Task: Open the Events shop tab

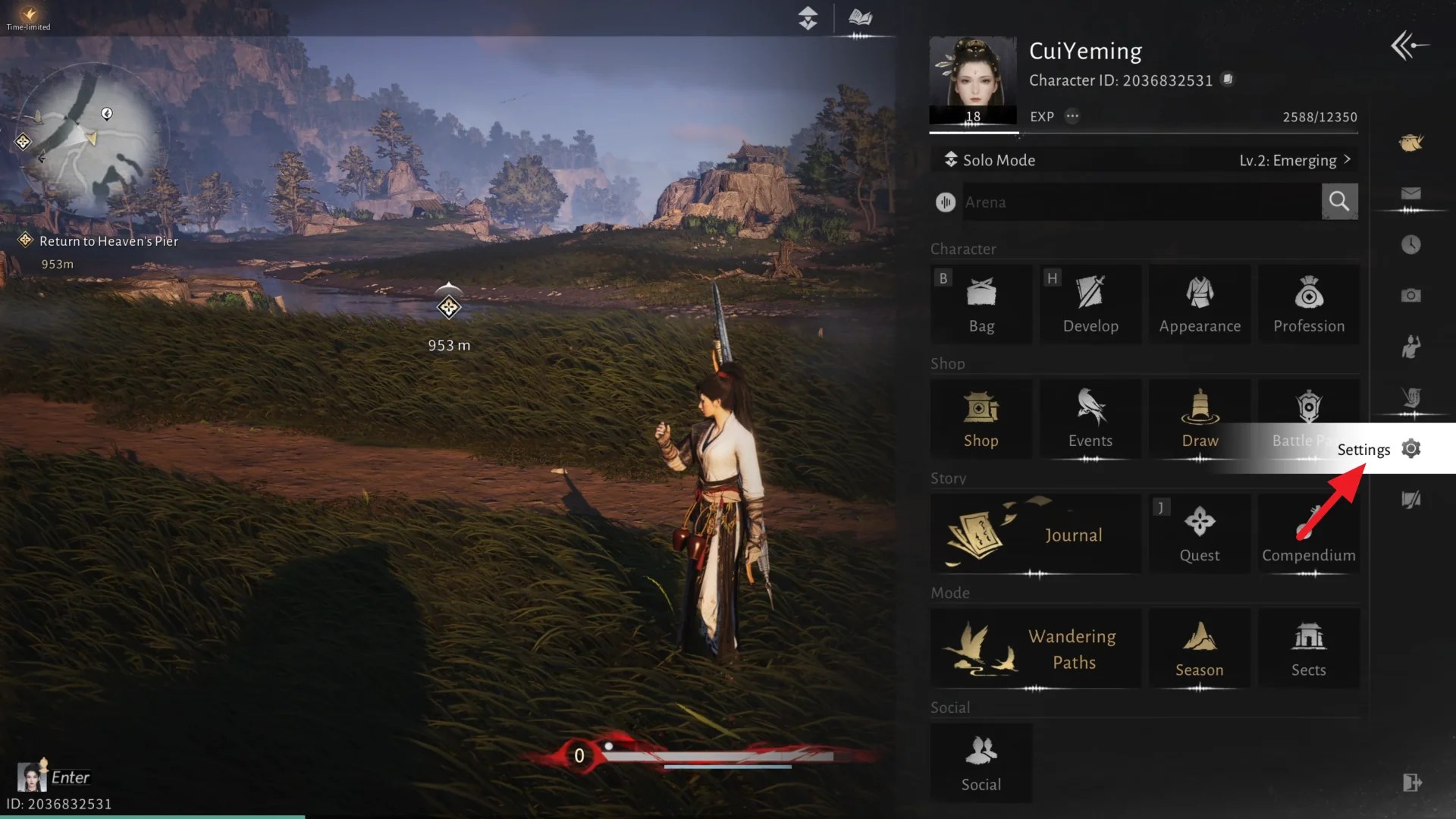Action: (x=1090, y=418)
